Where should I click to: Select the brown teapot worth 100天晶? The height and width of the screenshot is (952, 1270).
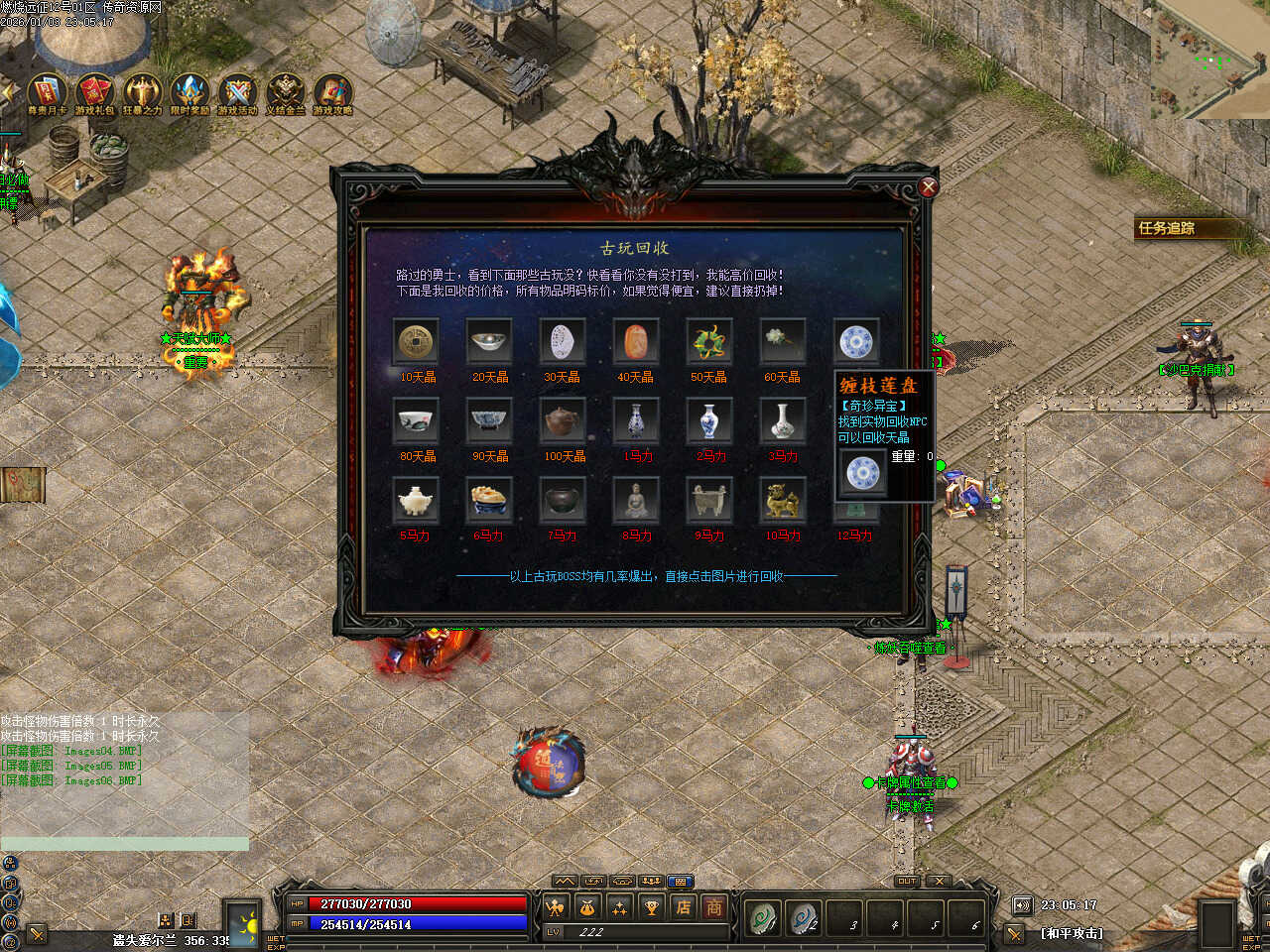[563, 421]
